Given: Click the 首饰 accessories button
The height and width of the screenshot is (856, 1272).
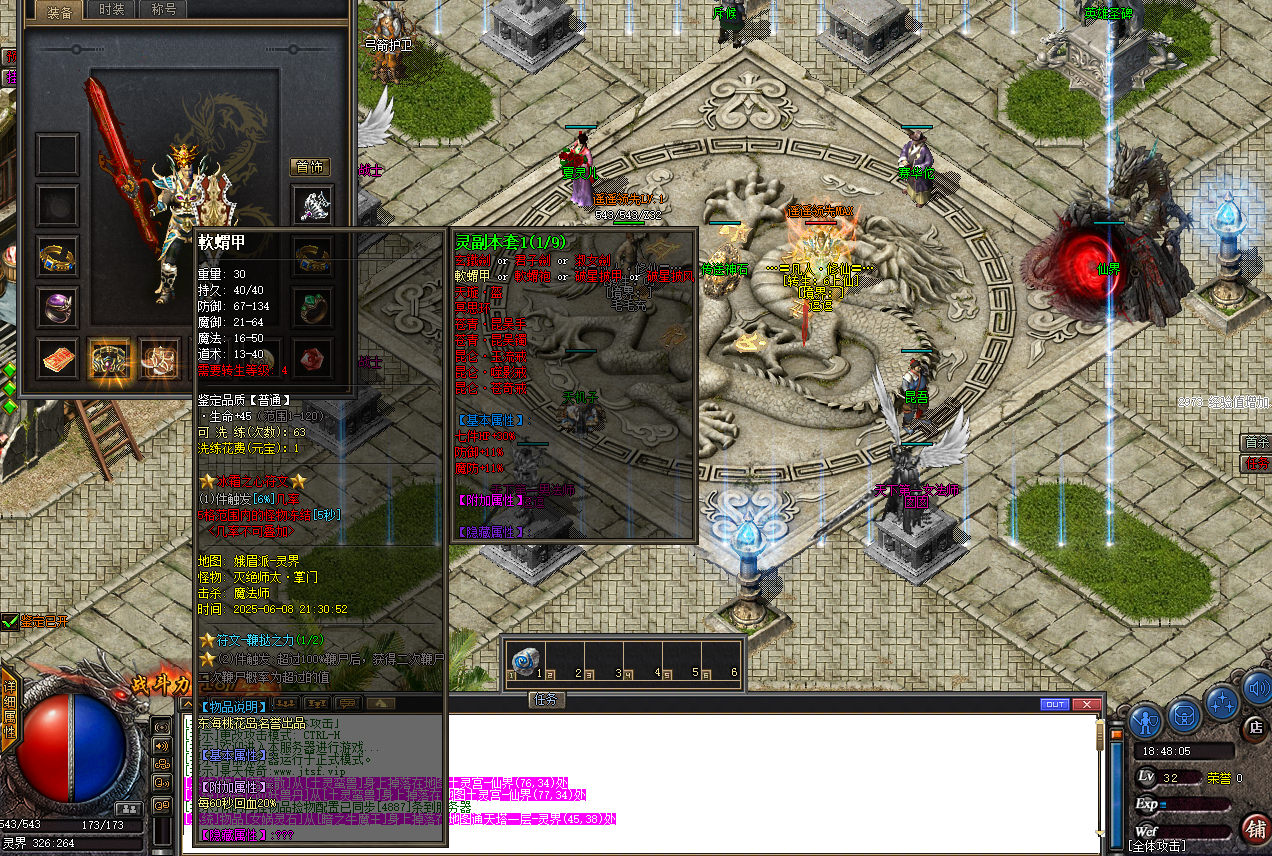Looking at the screenshot, I should pos(310,167).
